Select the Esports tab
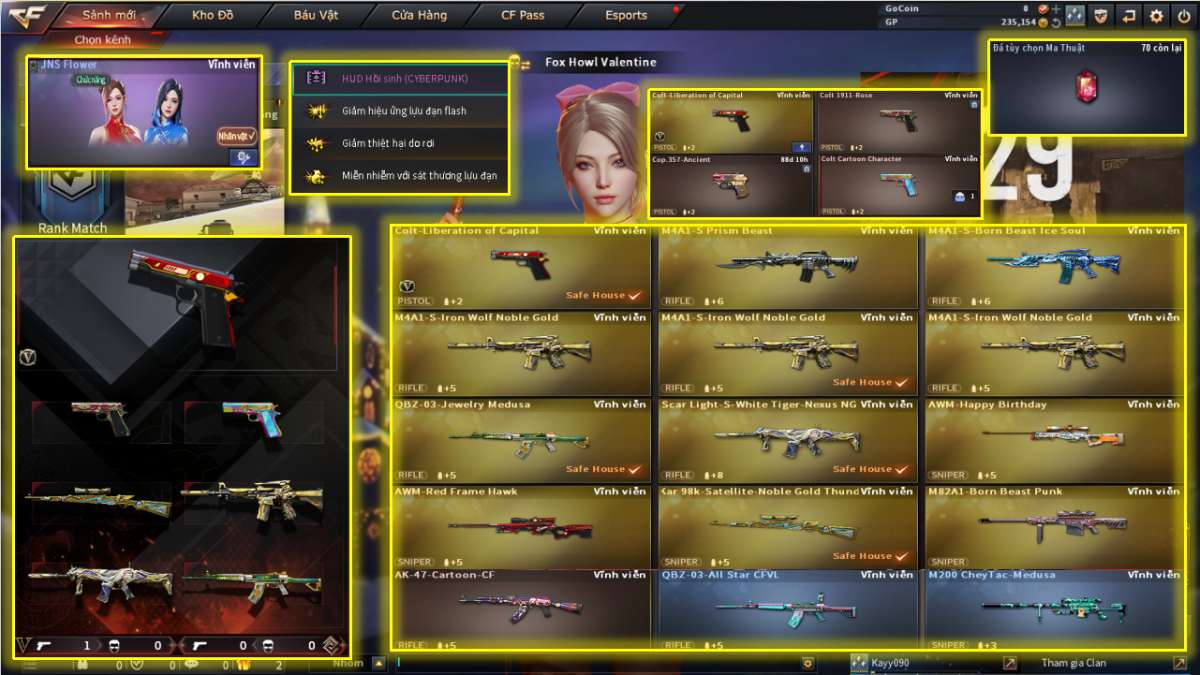 click(626, 15)
